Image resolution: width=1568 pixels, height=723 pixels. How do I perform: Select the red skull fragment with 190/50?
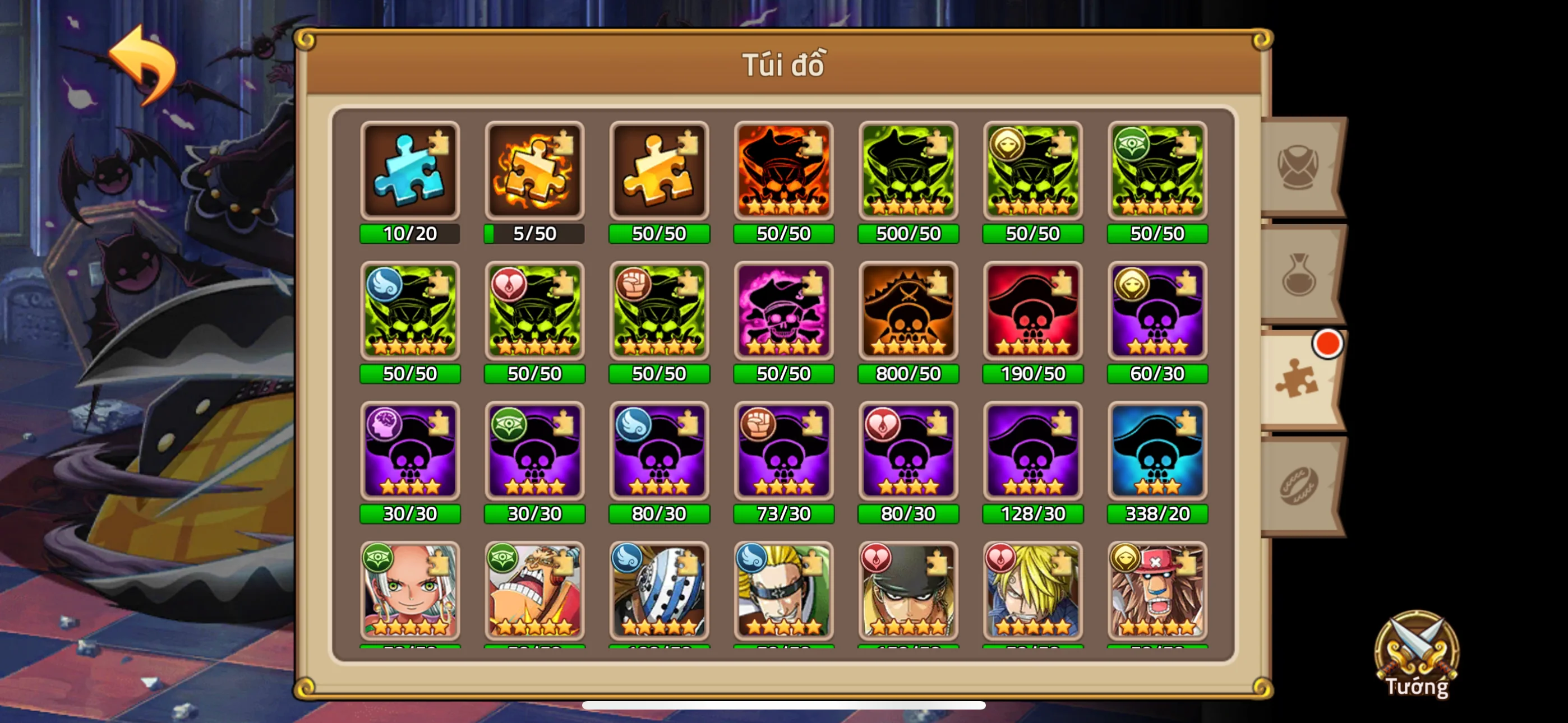pos(1033,312)
